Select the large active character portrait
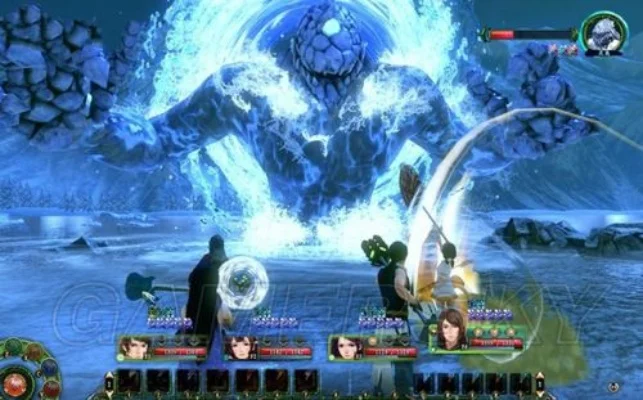643x400 pixels. (x=450, y=330)
